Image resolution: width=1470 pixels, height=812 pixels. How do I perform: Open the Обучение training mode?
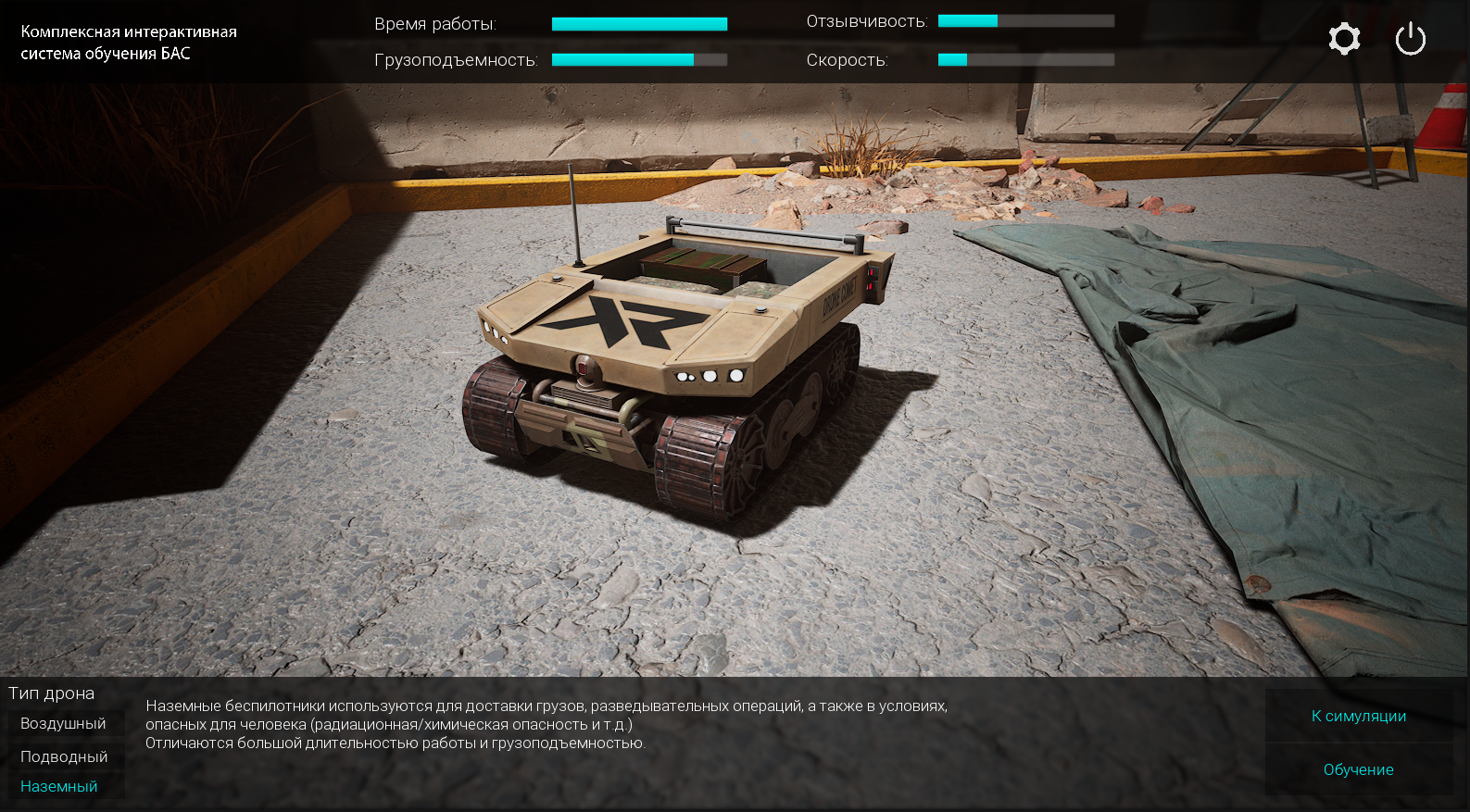click(1358, 769)
